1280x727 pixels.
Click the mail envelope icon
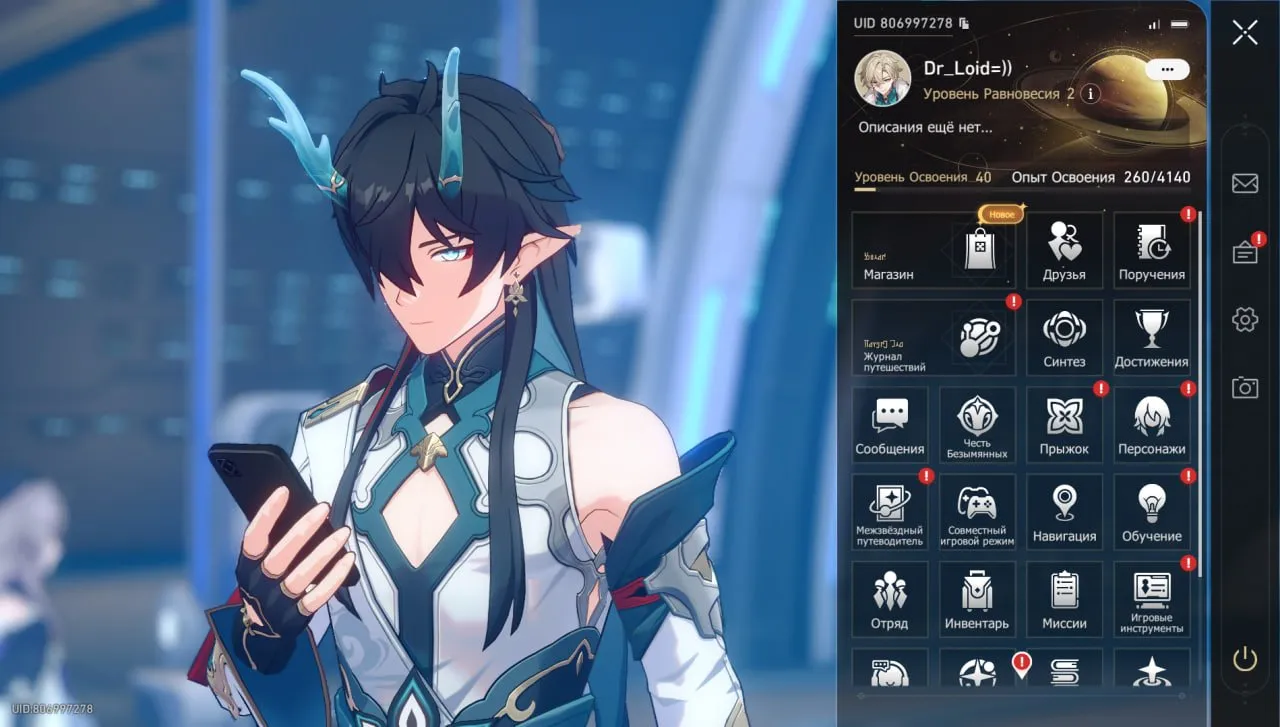pyautogui.click(x=1245, y=183)
